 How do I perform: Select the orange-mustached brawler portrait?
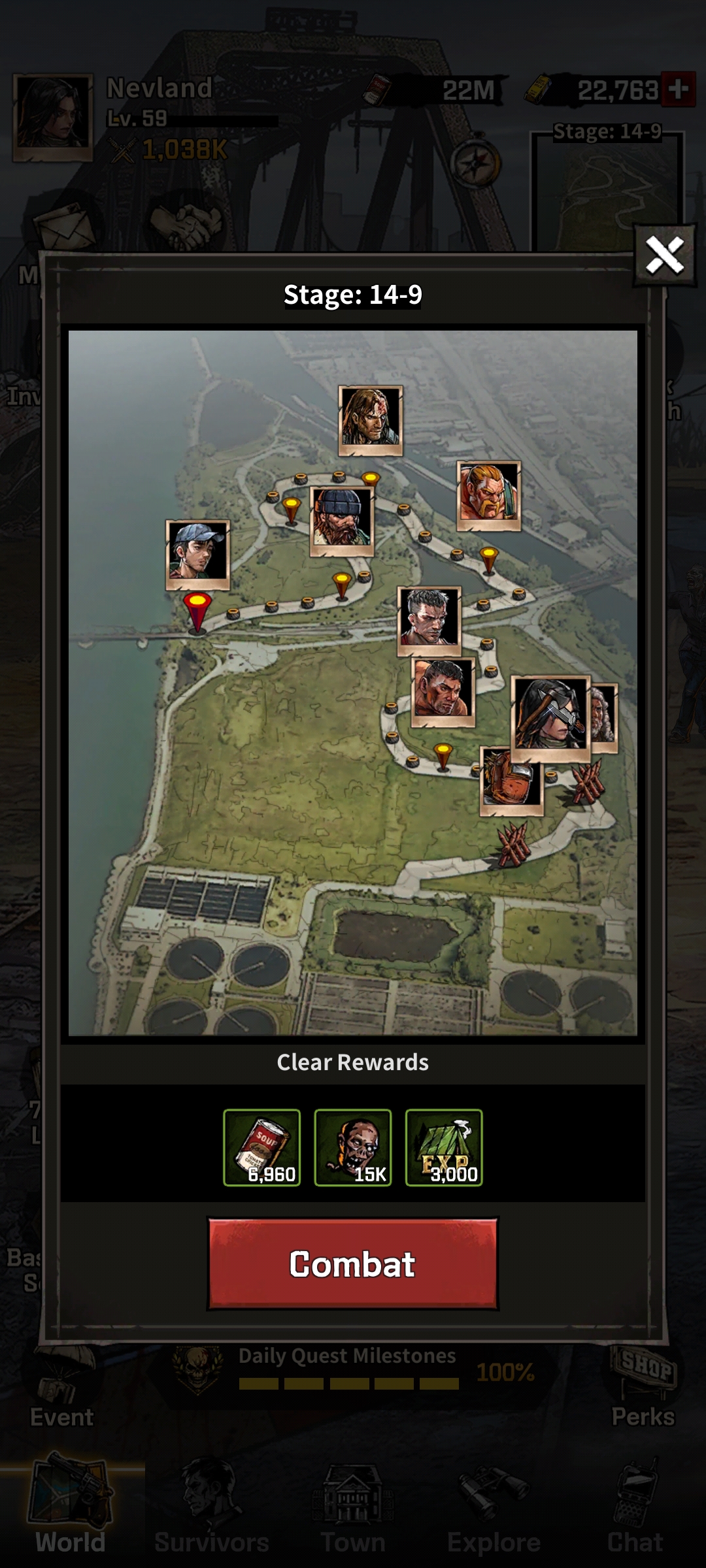[488, 495]
